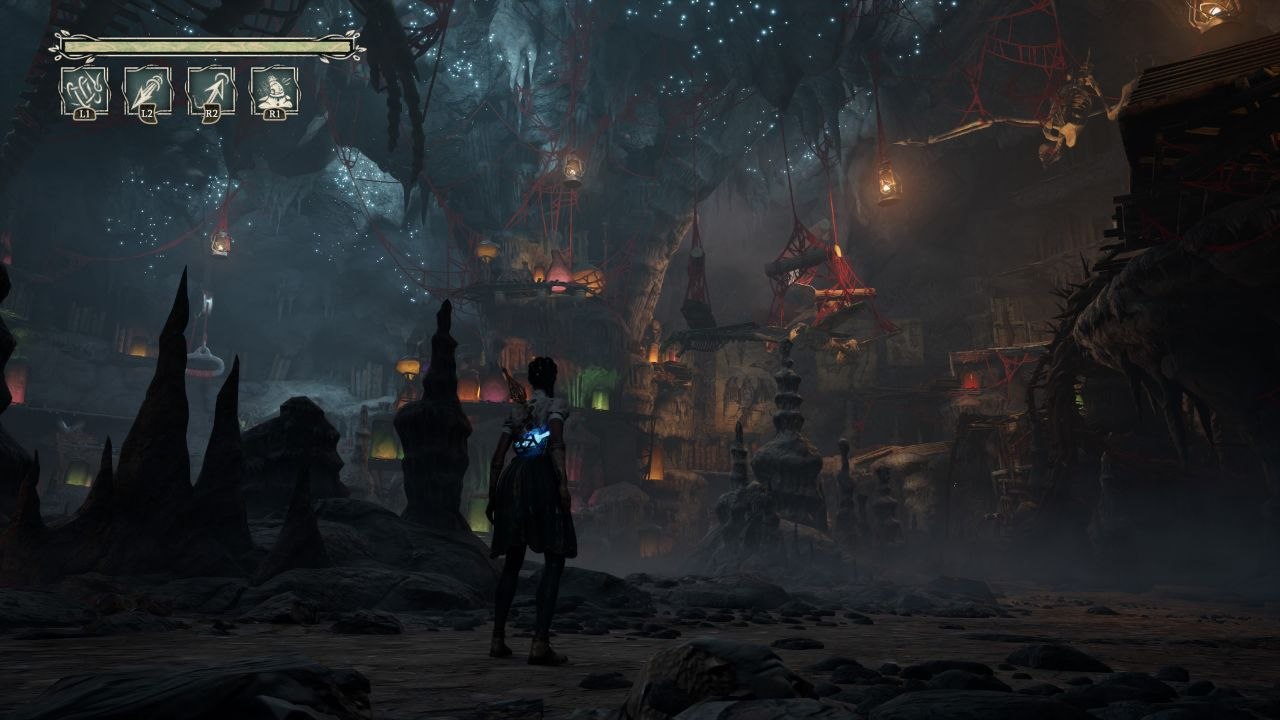Image resolution: width=1280 pixels, height=720 pixels.
Task: Select the upward arrow shot ability
Action: (210, 91)
